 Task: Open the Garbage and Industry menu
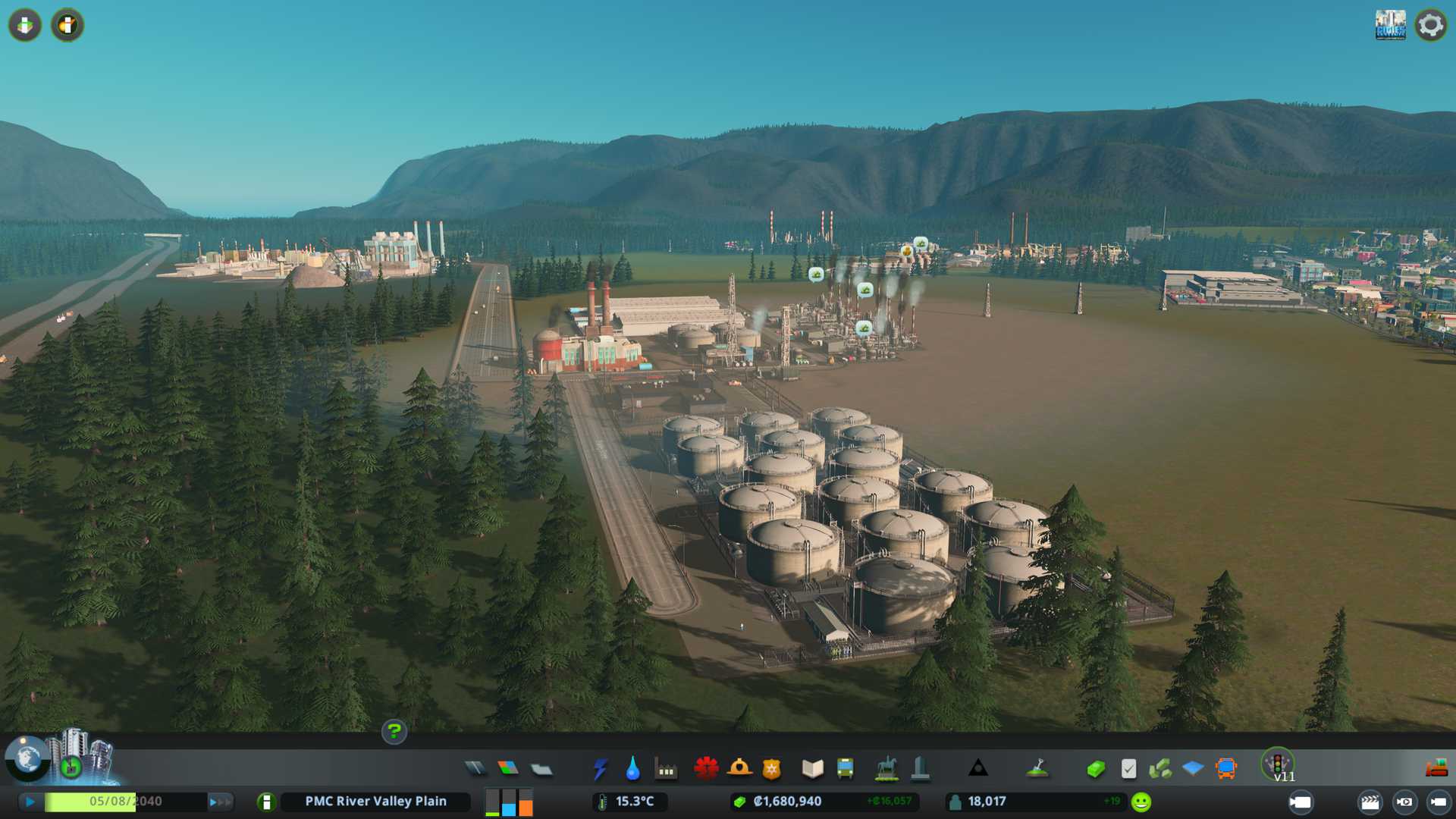667,770
